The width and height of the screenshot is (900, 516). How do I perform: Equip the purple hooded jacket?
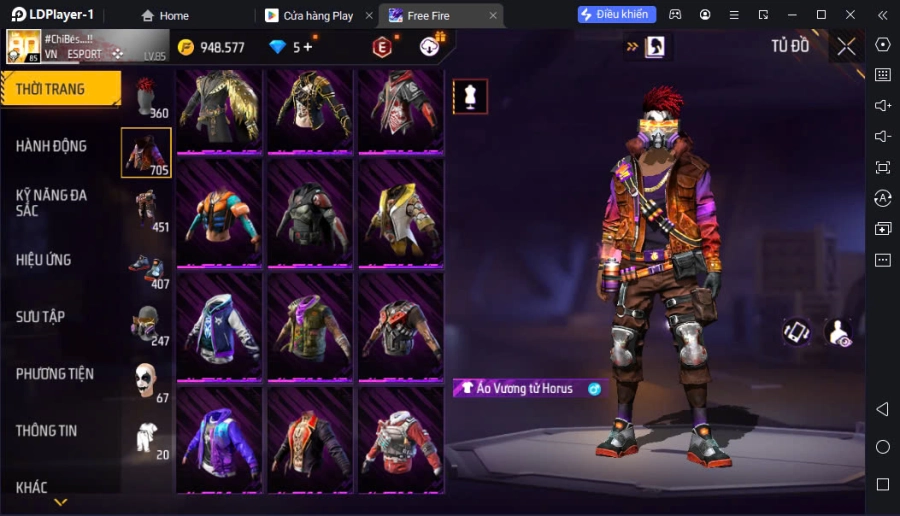220,438
